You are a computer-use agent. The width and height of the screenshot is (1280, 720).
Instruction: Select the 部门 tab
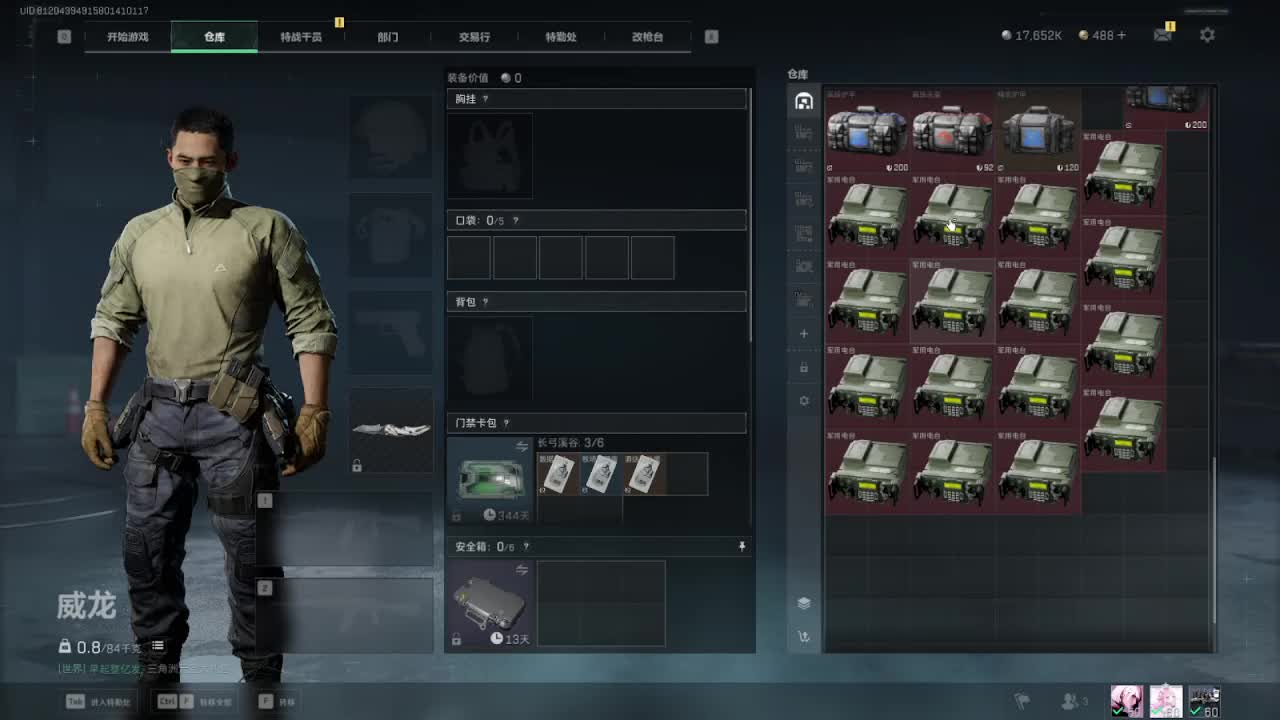point(388,37)
